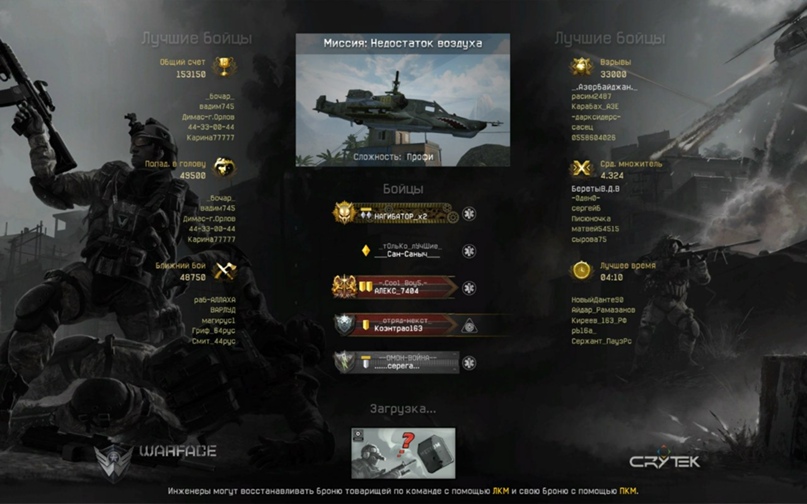The width and height of the screenshot is (807, 504).
Task: Click the gold trophy icon for Общий счет
Action: tap(224, 68)
